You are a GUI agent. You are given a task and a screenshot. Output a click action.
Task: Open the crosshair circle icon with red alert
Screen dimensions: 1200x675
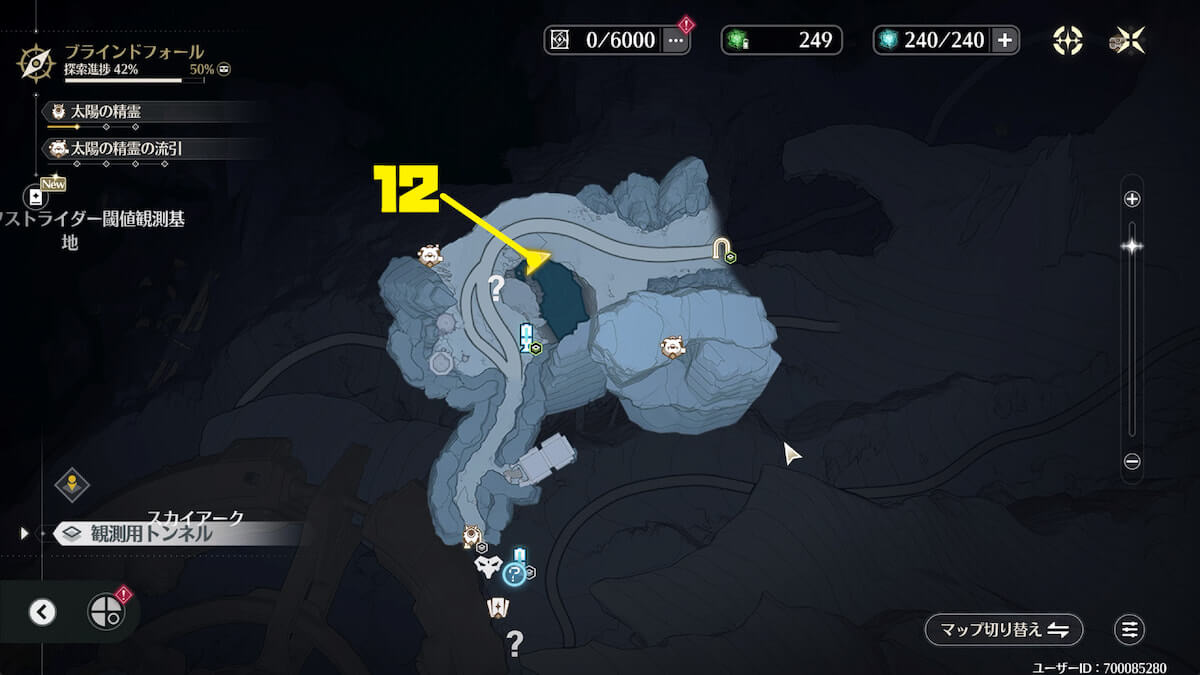pyautogui.click(x=106, y=611)
